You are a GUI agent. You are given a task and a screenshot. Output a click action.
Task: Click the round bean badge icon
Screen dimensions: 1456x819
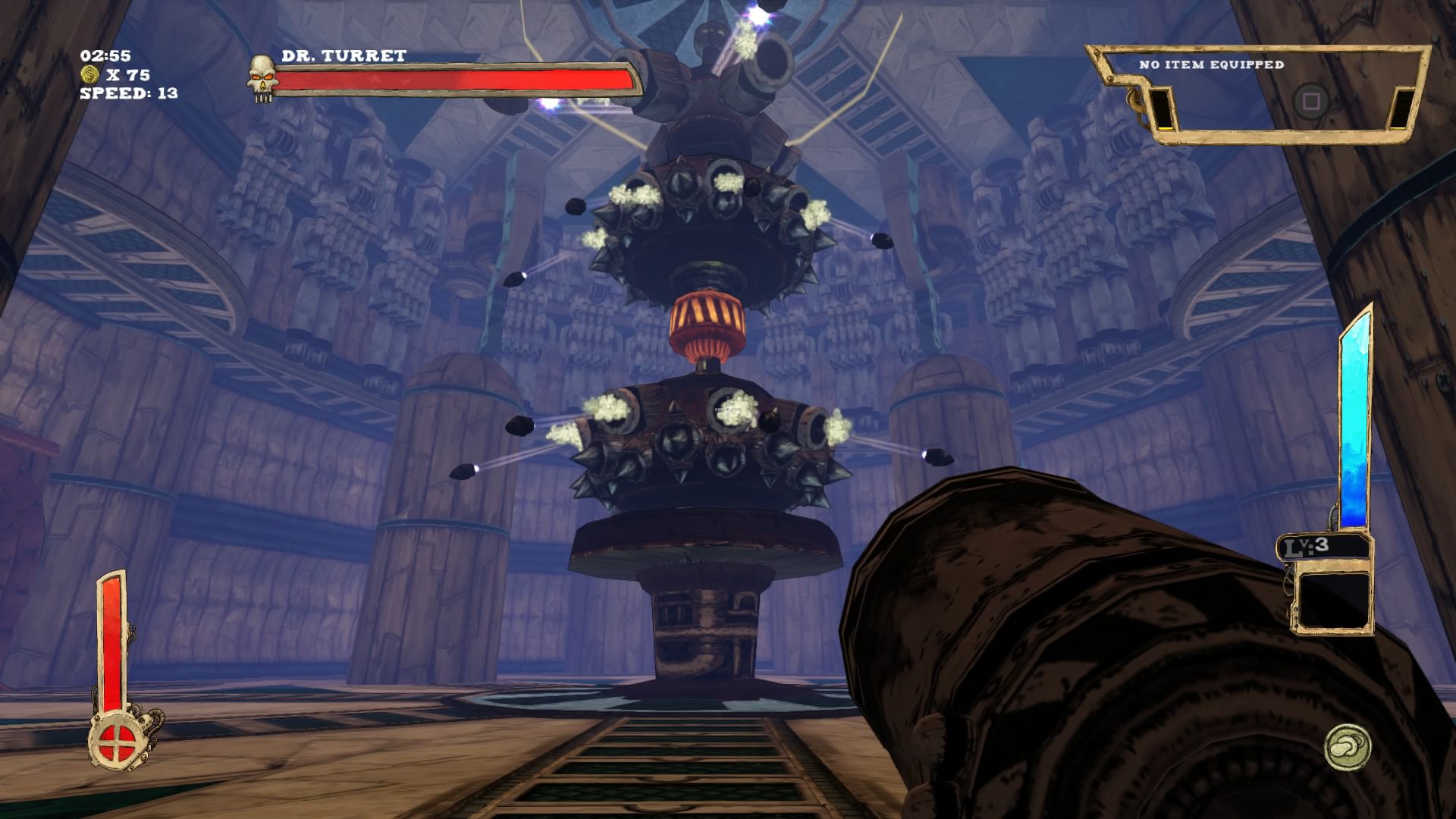[x=1348, y=747]
